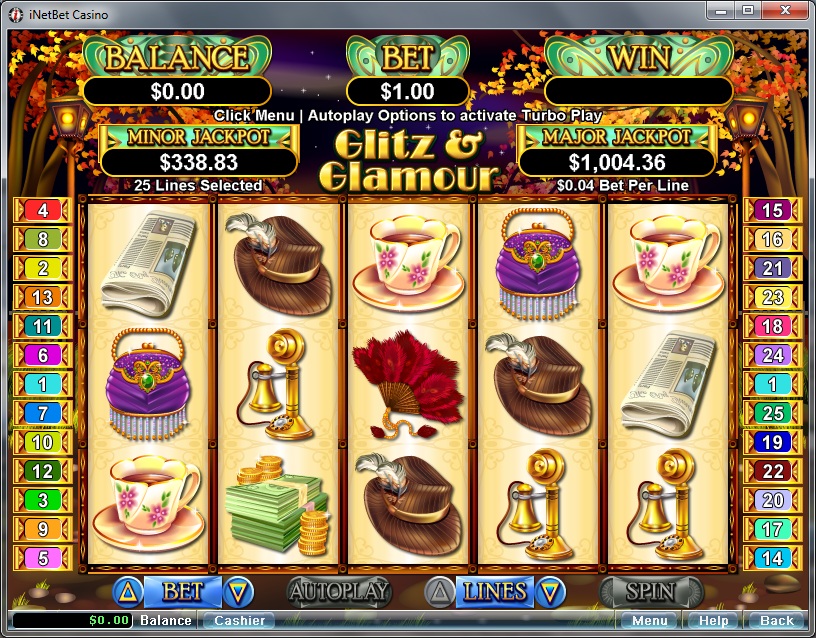Select payline marker number 14
816x638 pixels.
[773, 558]
